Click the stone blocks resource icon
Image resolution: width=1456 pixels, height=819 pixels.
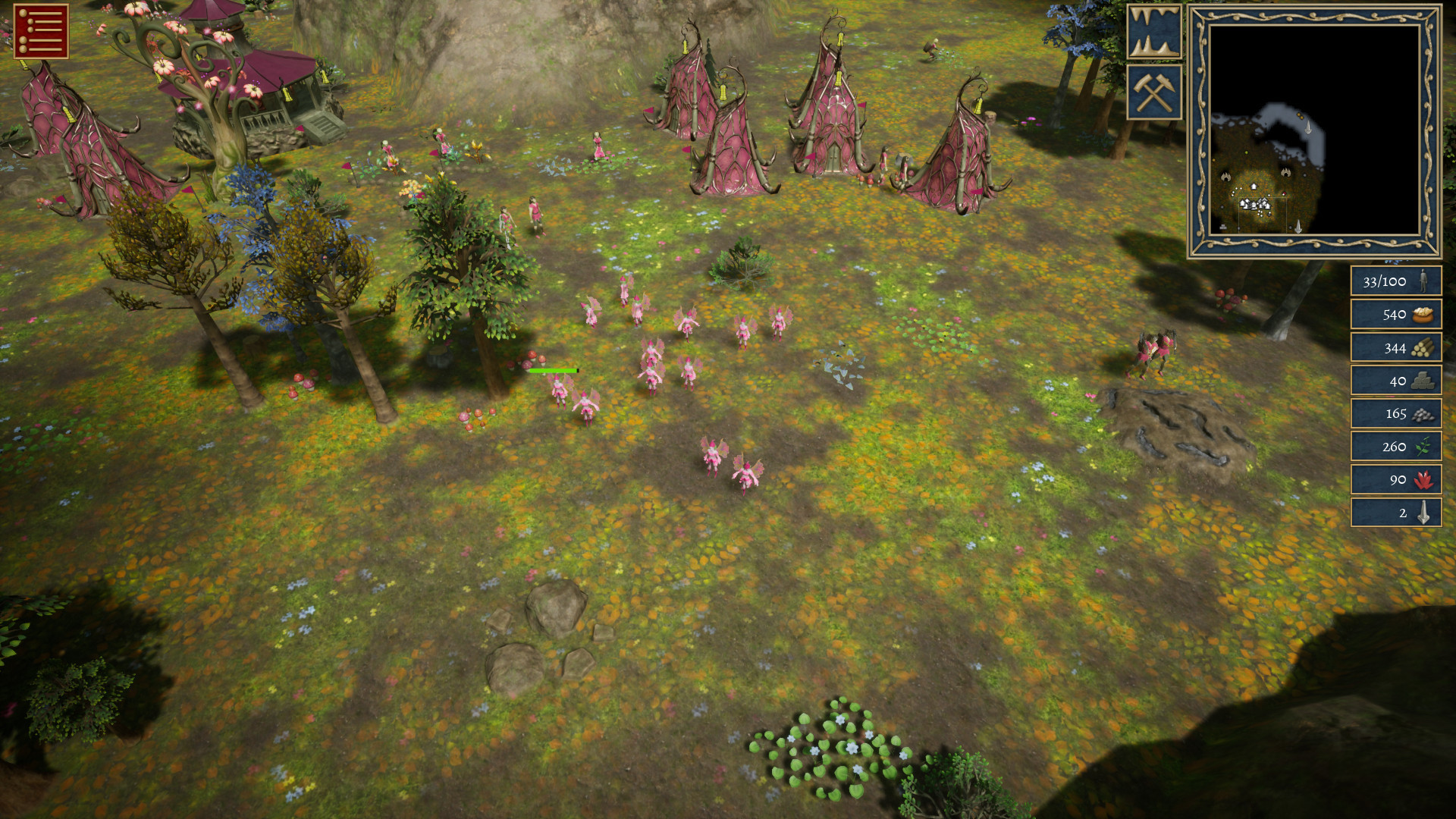(1423, 381)
